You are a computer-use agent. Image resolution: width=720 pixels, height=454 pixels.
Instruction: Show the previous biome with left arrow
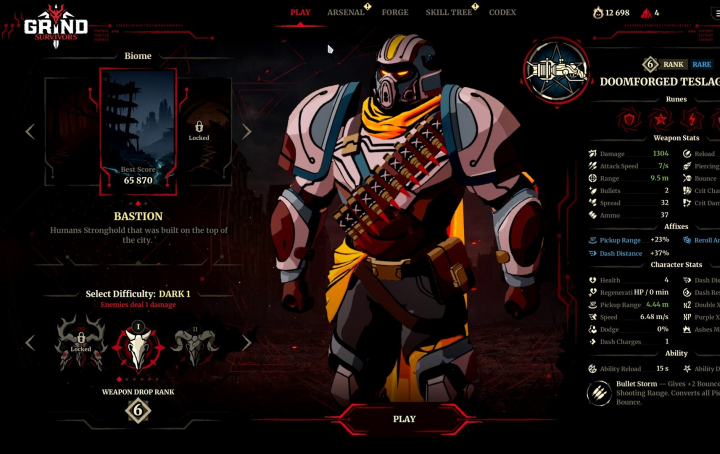30,131
